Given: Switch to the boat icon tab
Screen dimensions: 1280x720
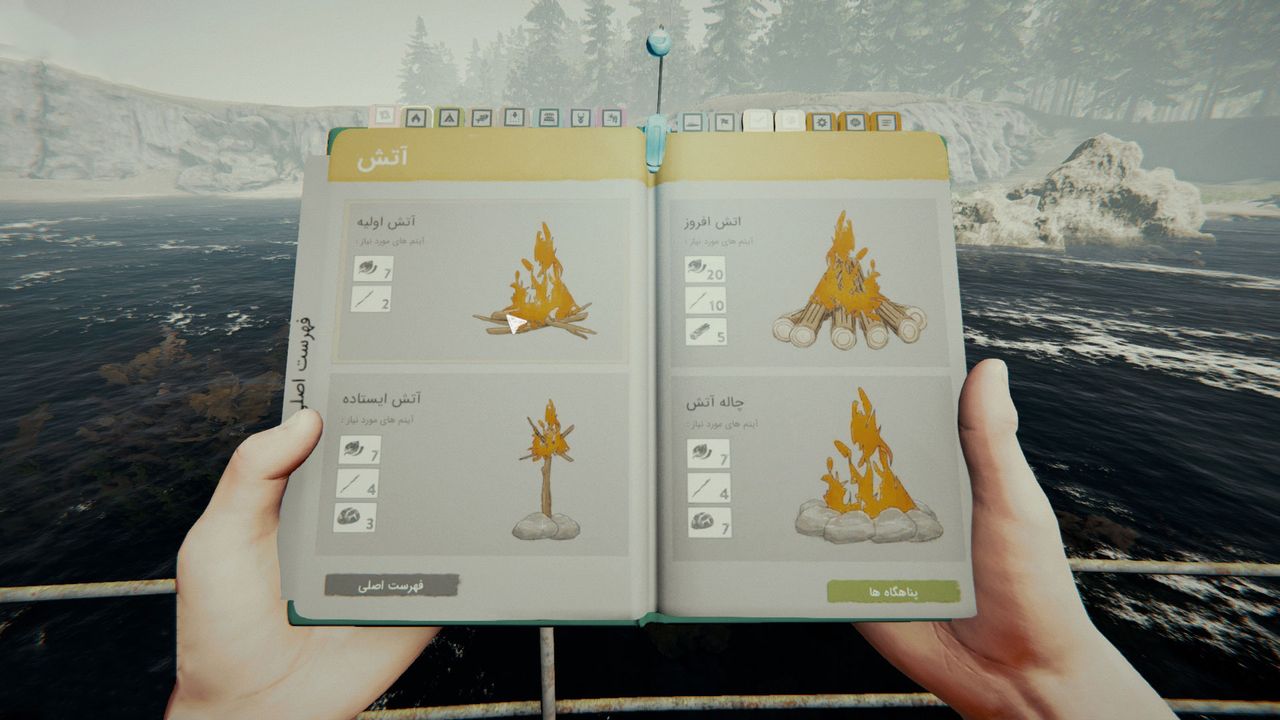Looking at the screenshot, I should tap(691, 123).
